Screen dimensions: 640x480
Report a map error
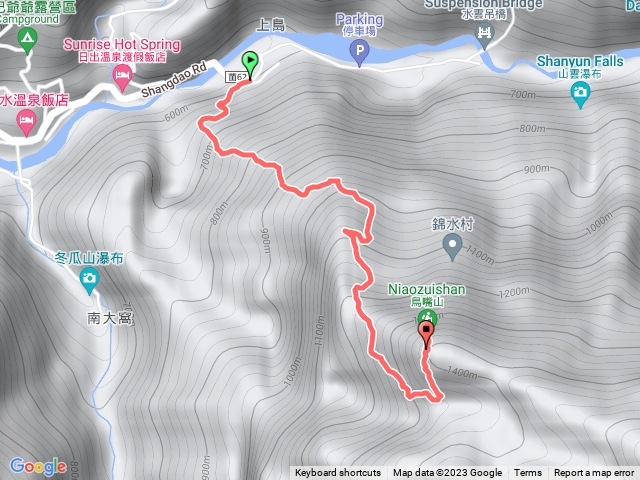click(594, 473)
